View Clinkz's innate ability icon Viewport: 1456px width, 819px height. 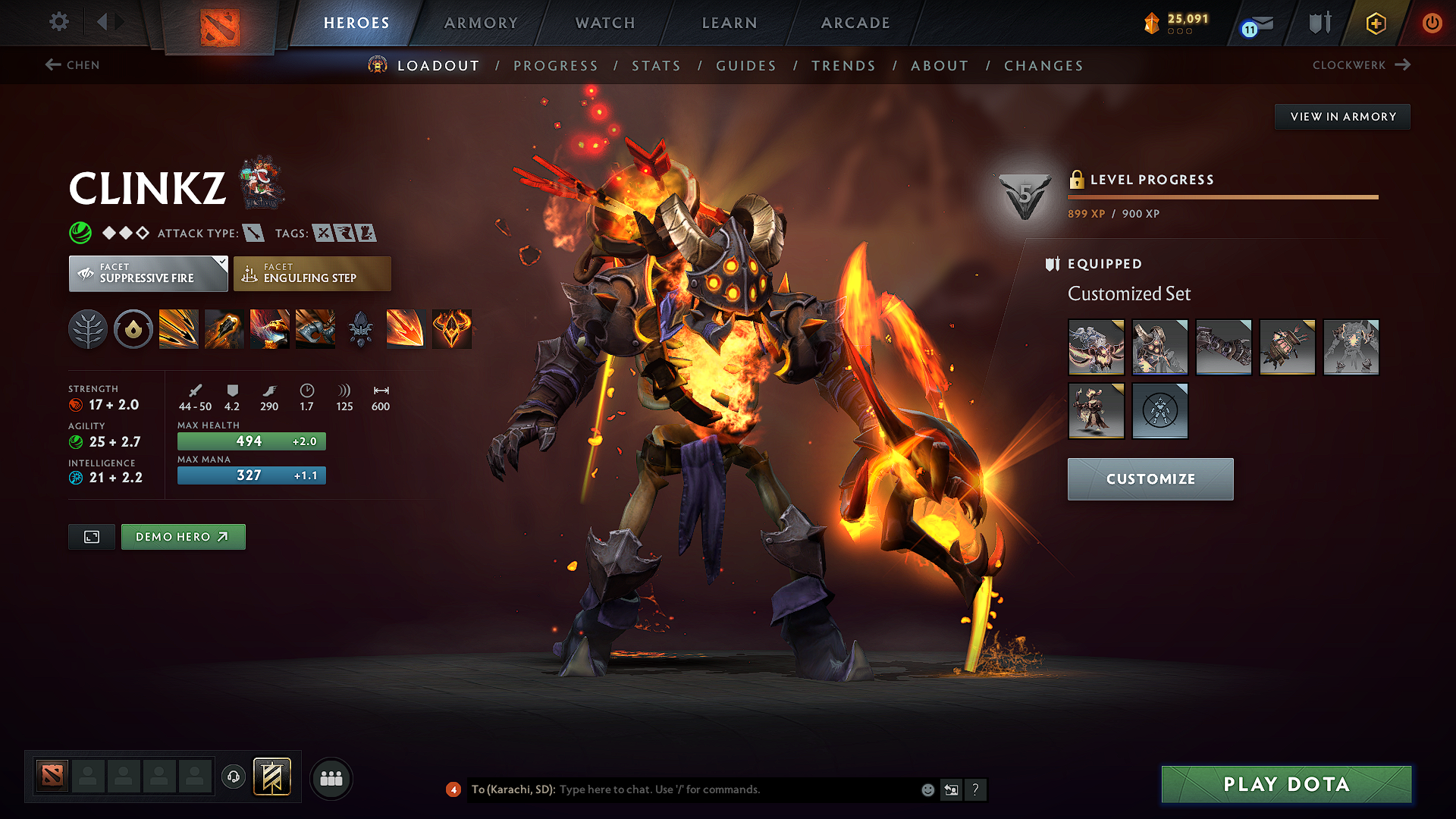pyautogui.click(x=133, y=328)
